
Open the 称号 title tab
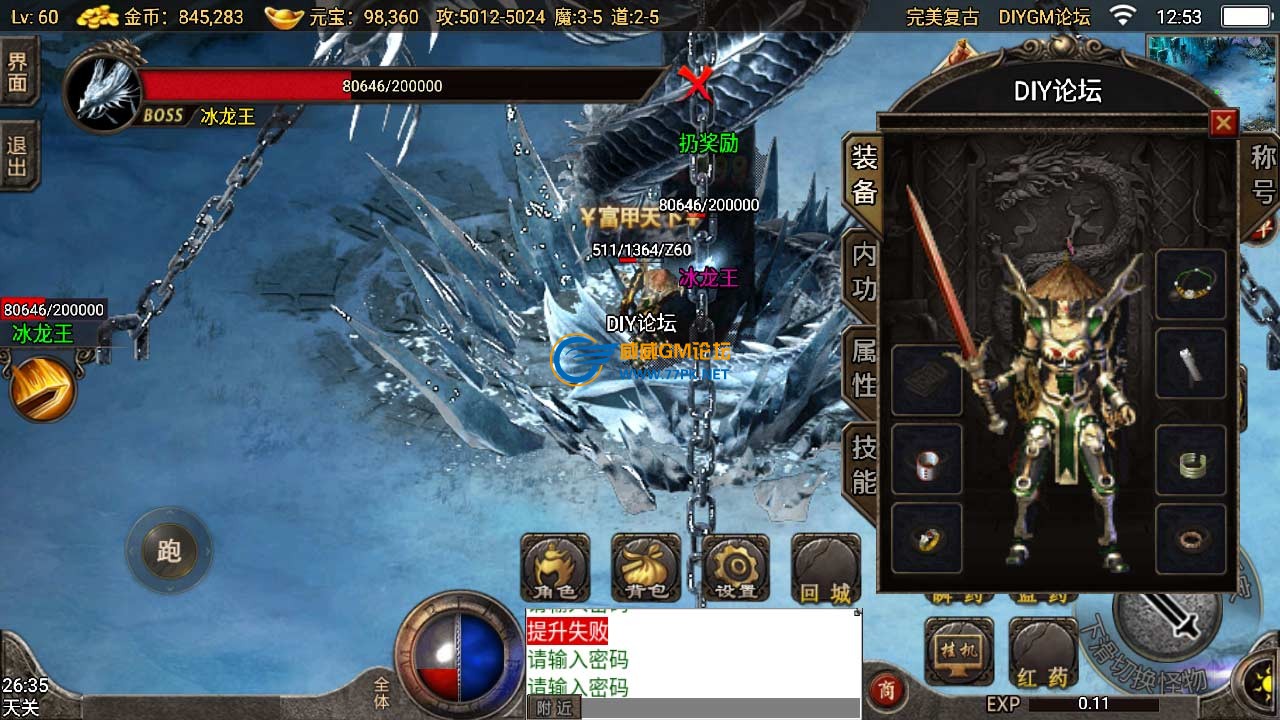point(1263,173)
